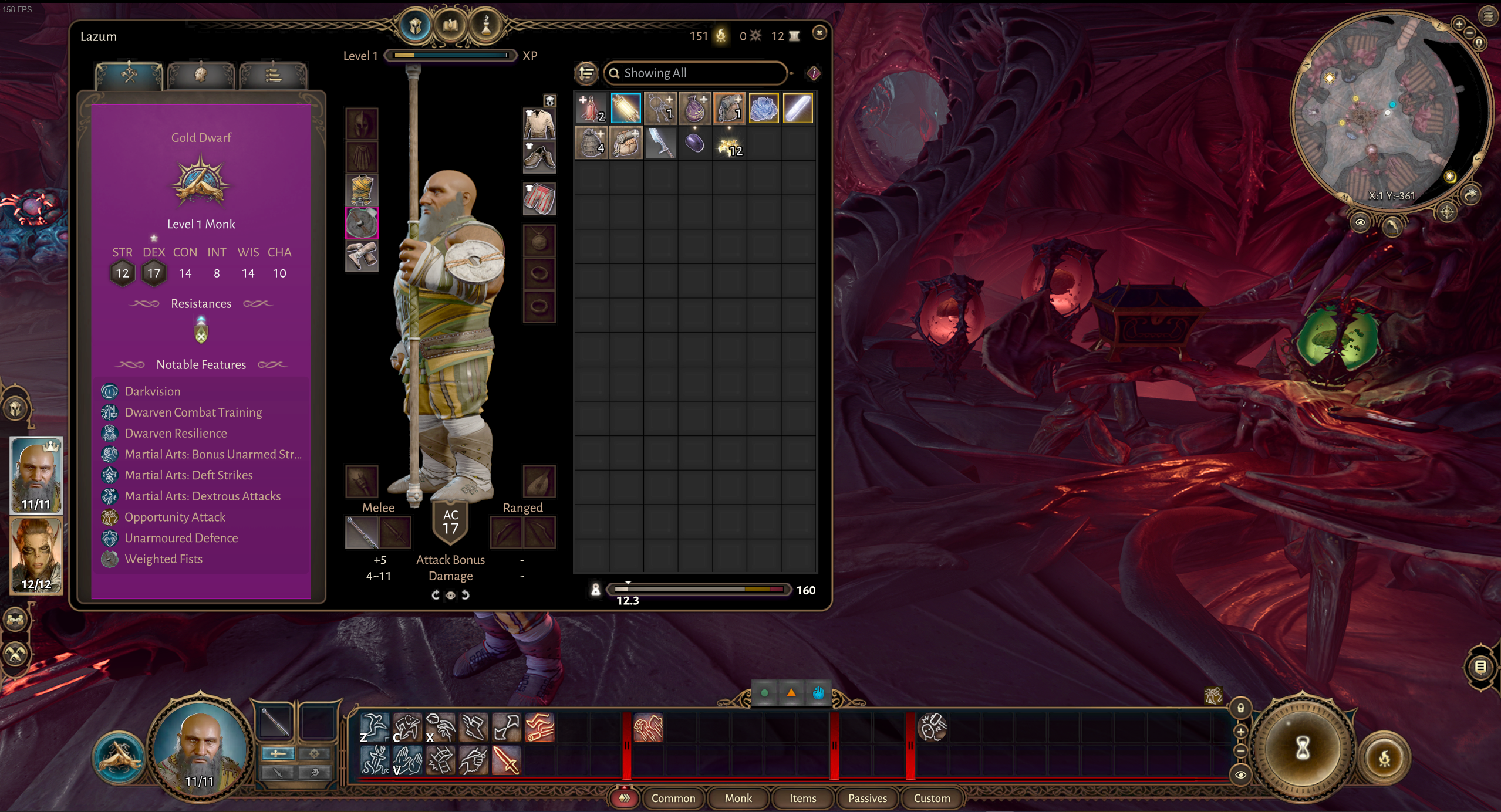The image size is (1501, 812).
Task: Select the Unarmoured Defence feature entry
Action: pyautogui.click(x=181, y=538)
